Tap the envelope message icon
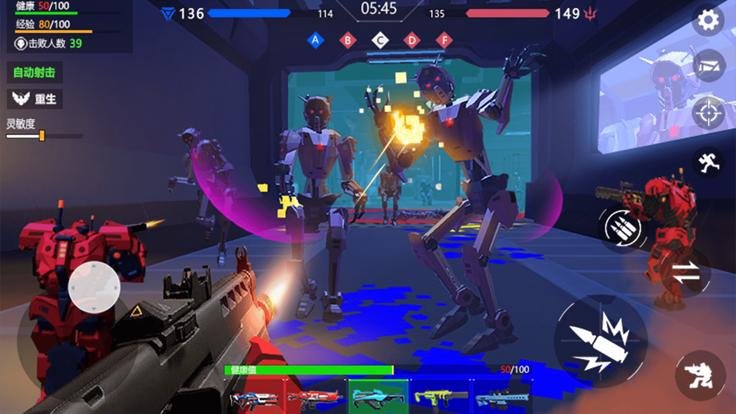This screenshot has height=414, width=736. tap(708, 66)
